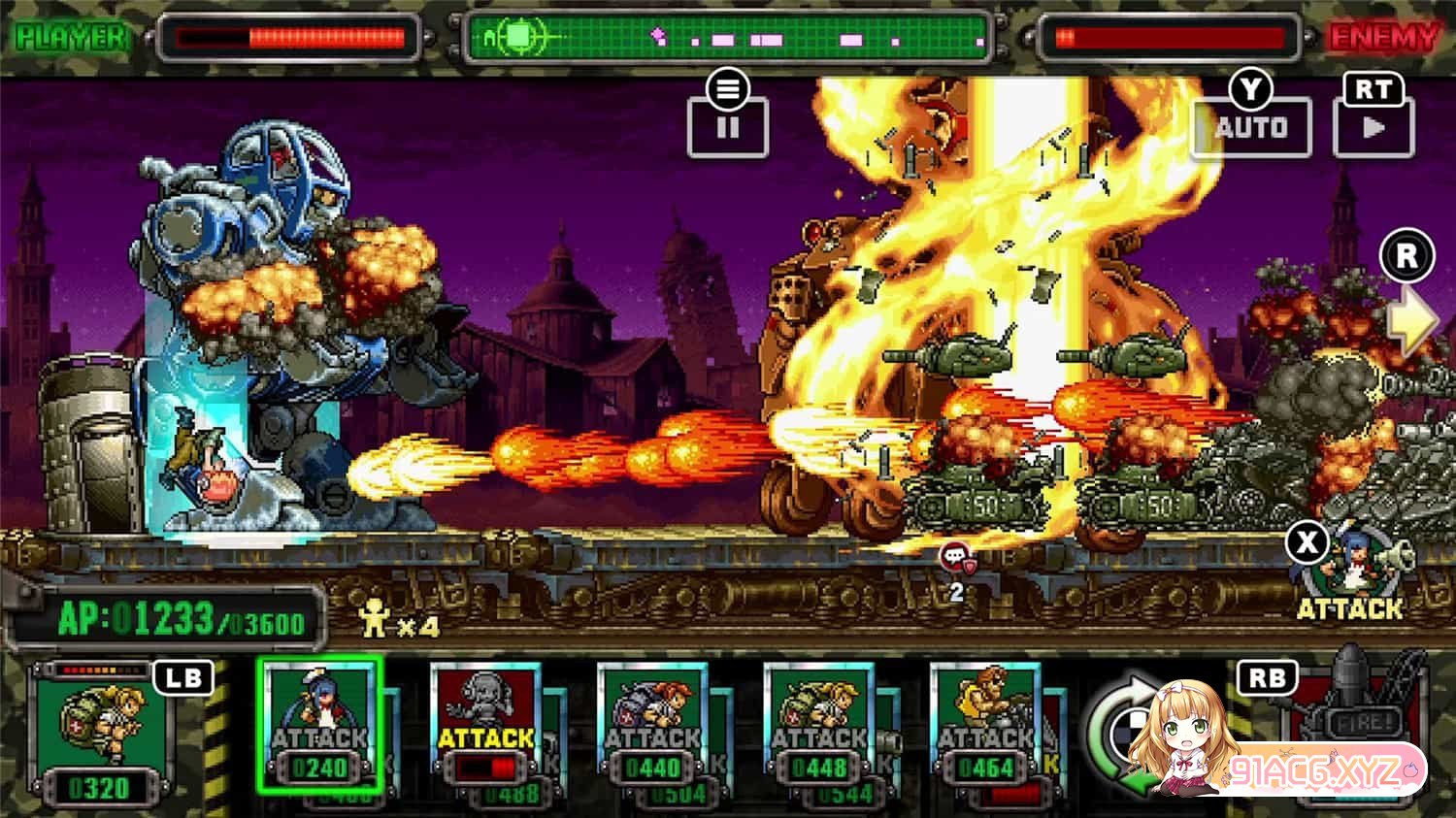Deploy the blue-haired unit costing 0240

click(x=319, y=724)
